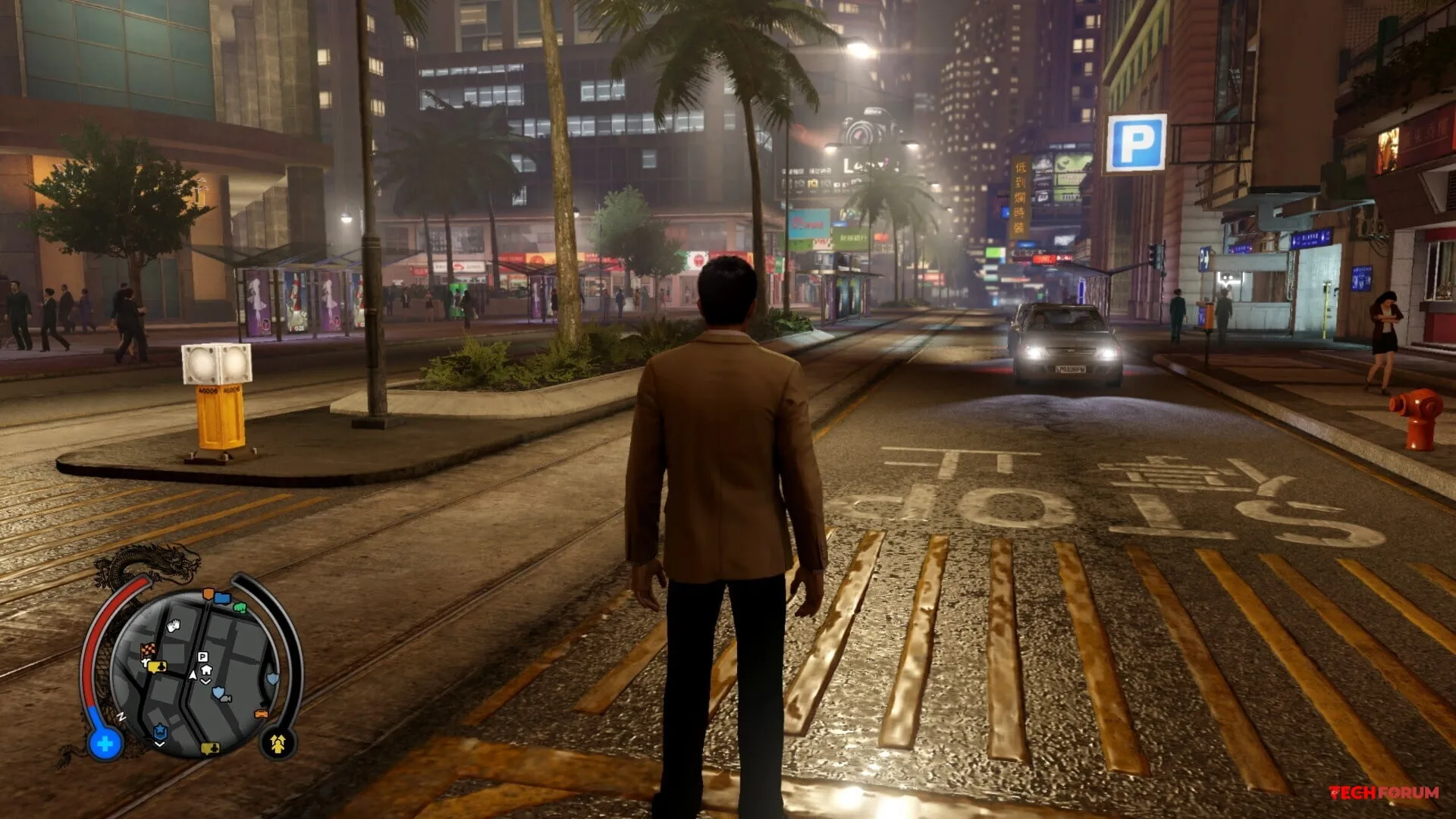This screenshot has height=819, width=1456.
Task: Click the safehouse house marker on minimap
Action: pyautogui.click(x=206, y=670)
